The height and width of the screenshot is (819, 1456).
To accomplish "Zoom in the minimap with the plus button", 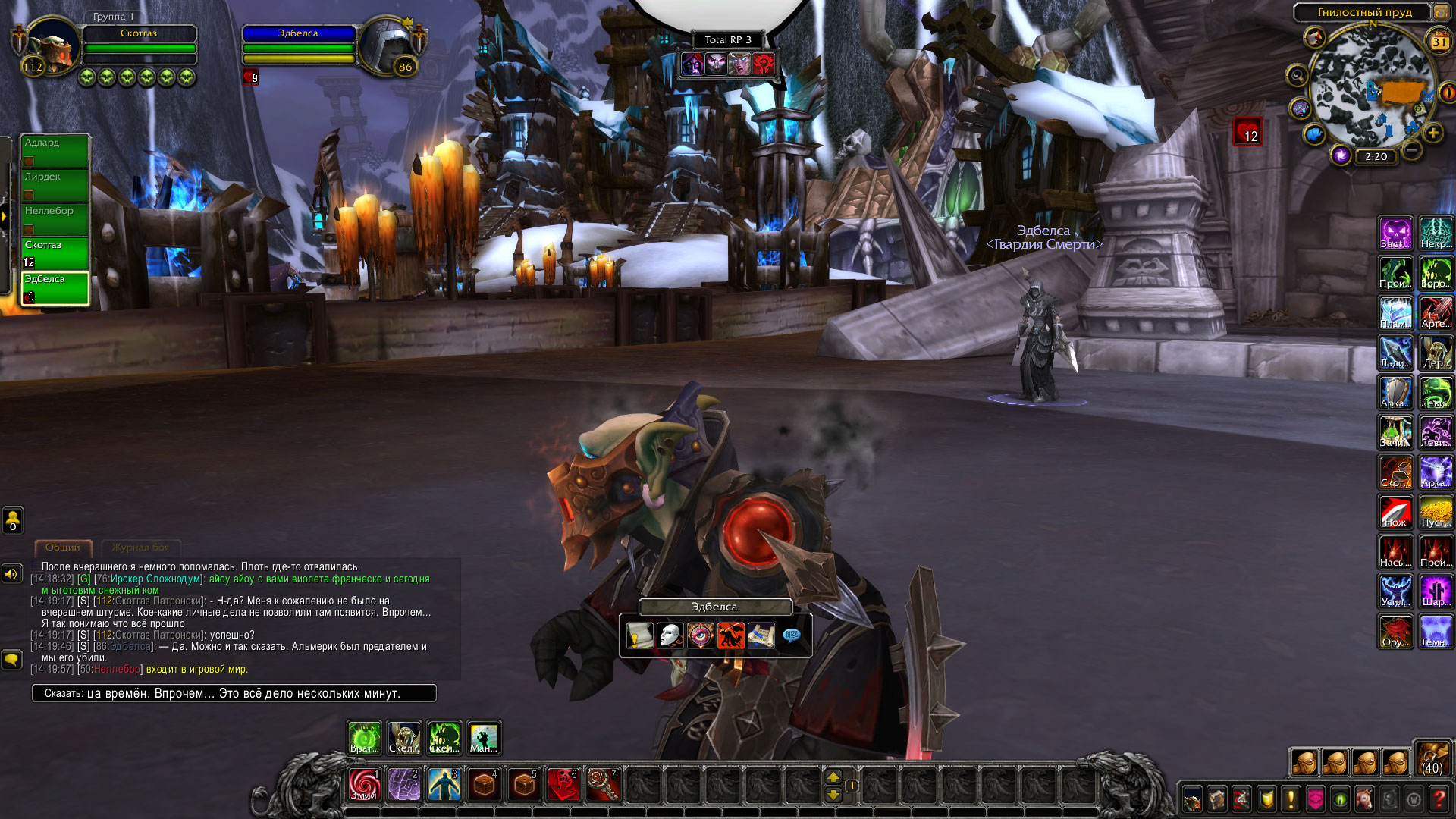I will pos(1432,133).
